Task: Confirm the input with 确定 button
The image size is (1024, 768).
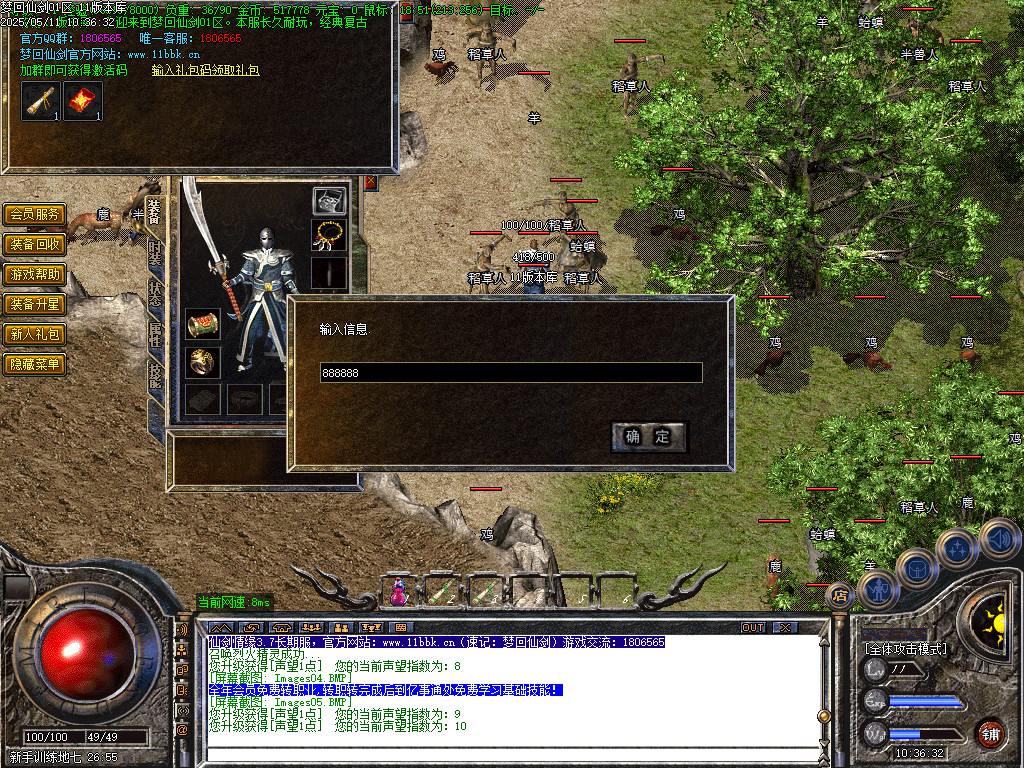Action: tap(648, 436)
